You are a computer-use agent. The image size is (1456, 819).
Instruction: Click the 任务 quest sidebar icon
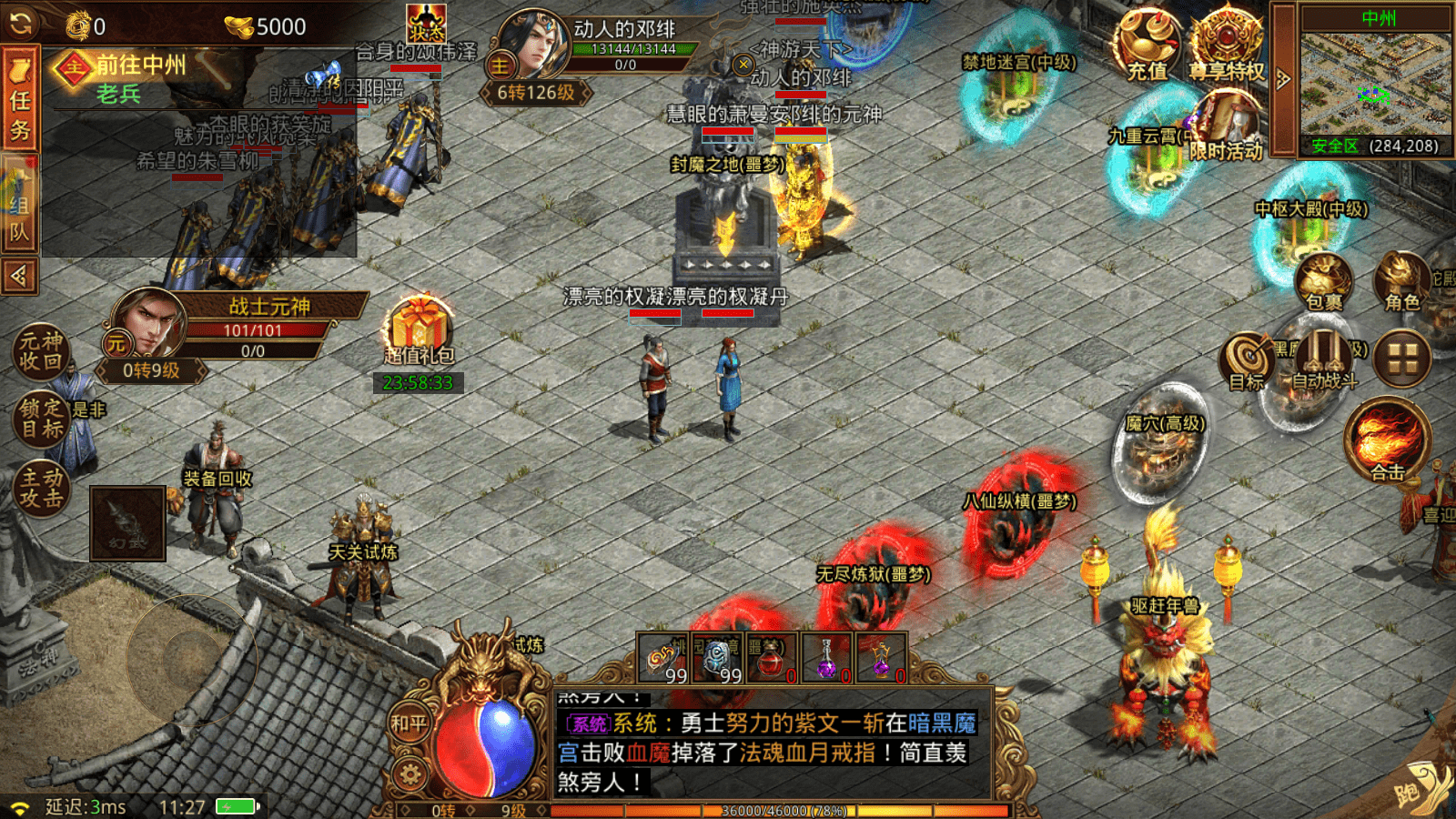click(x=21, y=96)
